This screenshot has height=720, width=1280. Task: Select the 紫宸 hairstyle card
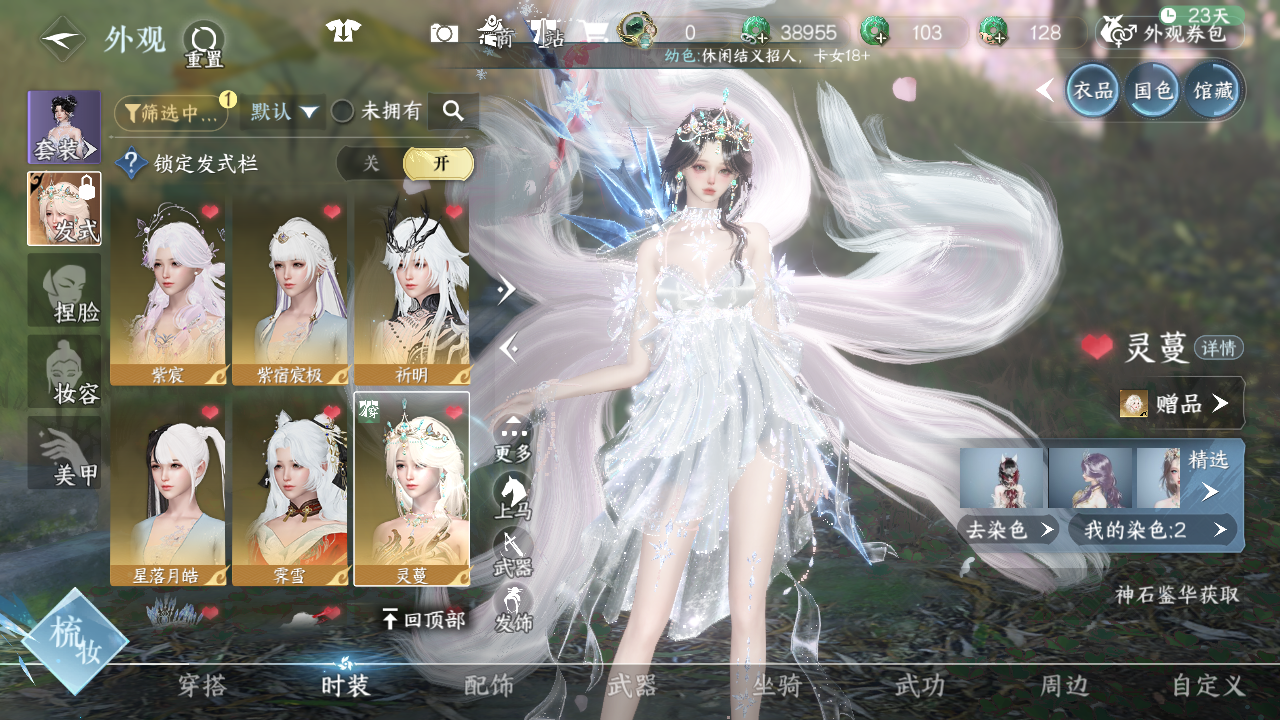click(x=168, y=290)
